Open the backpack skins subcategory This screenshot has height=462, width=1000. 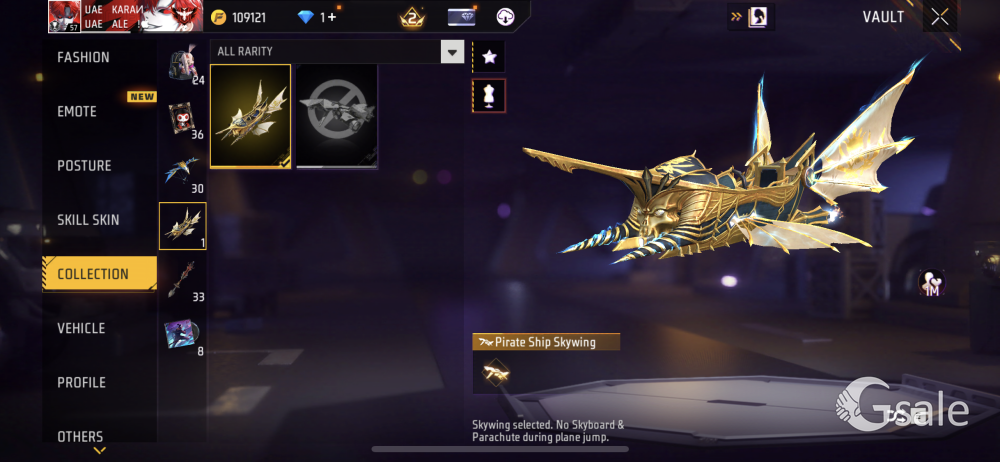(182, 64)
